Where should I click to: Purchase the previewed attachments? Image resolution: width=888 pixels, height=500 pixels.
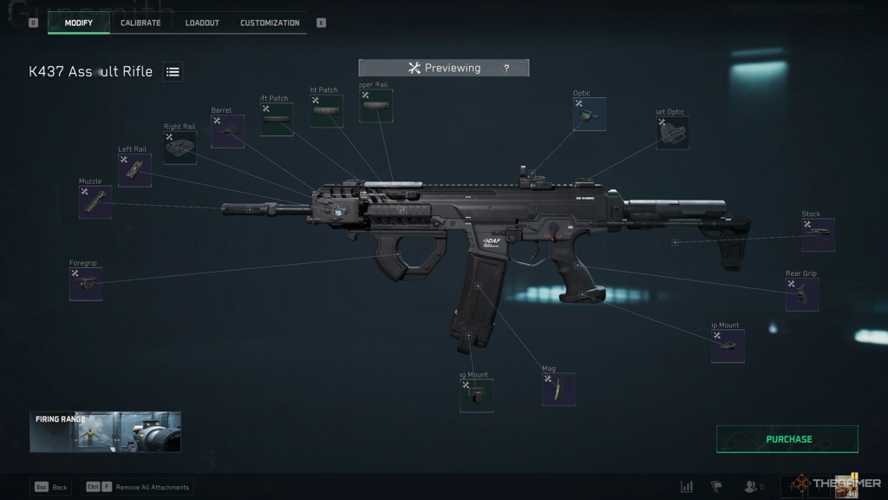pyautogui.click(x=788, y=439)
